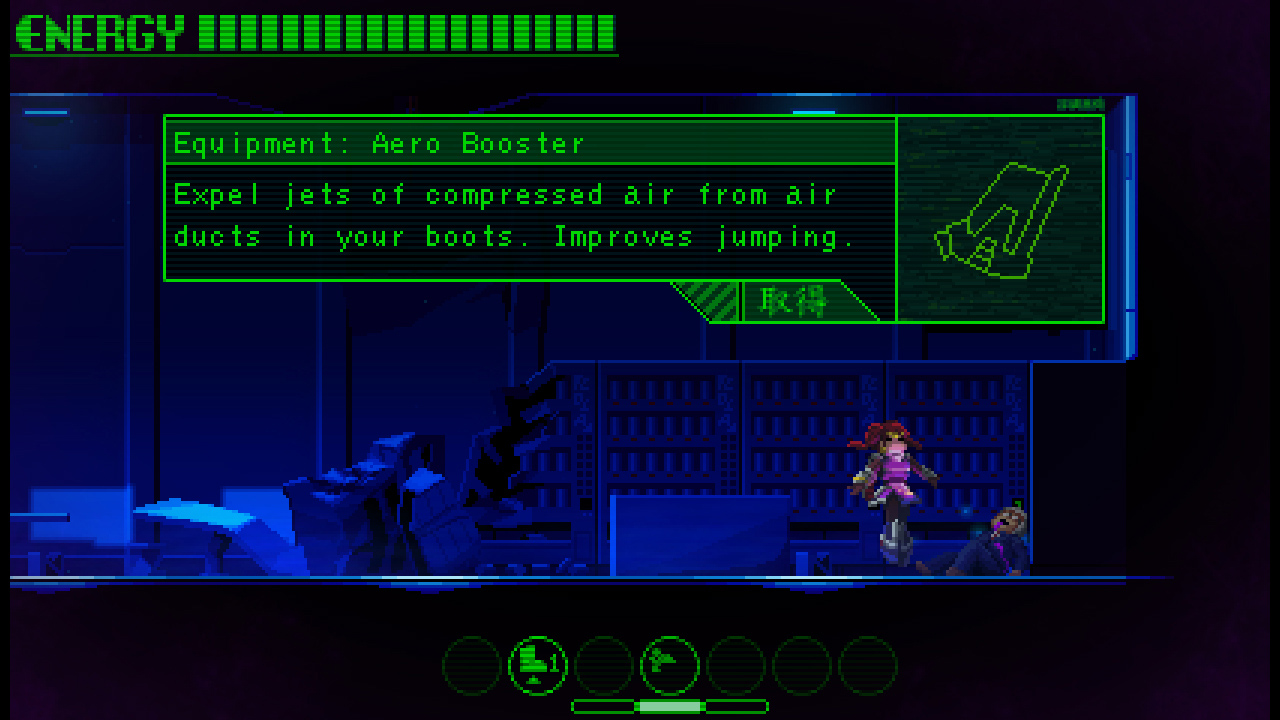Click the empty slot right of the boot icon
The height and width of the screenshot is (720, 1280).
603,665
